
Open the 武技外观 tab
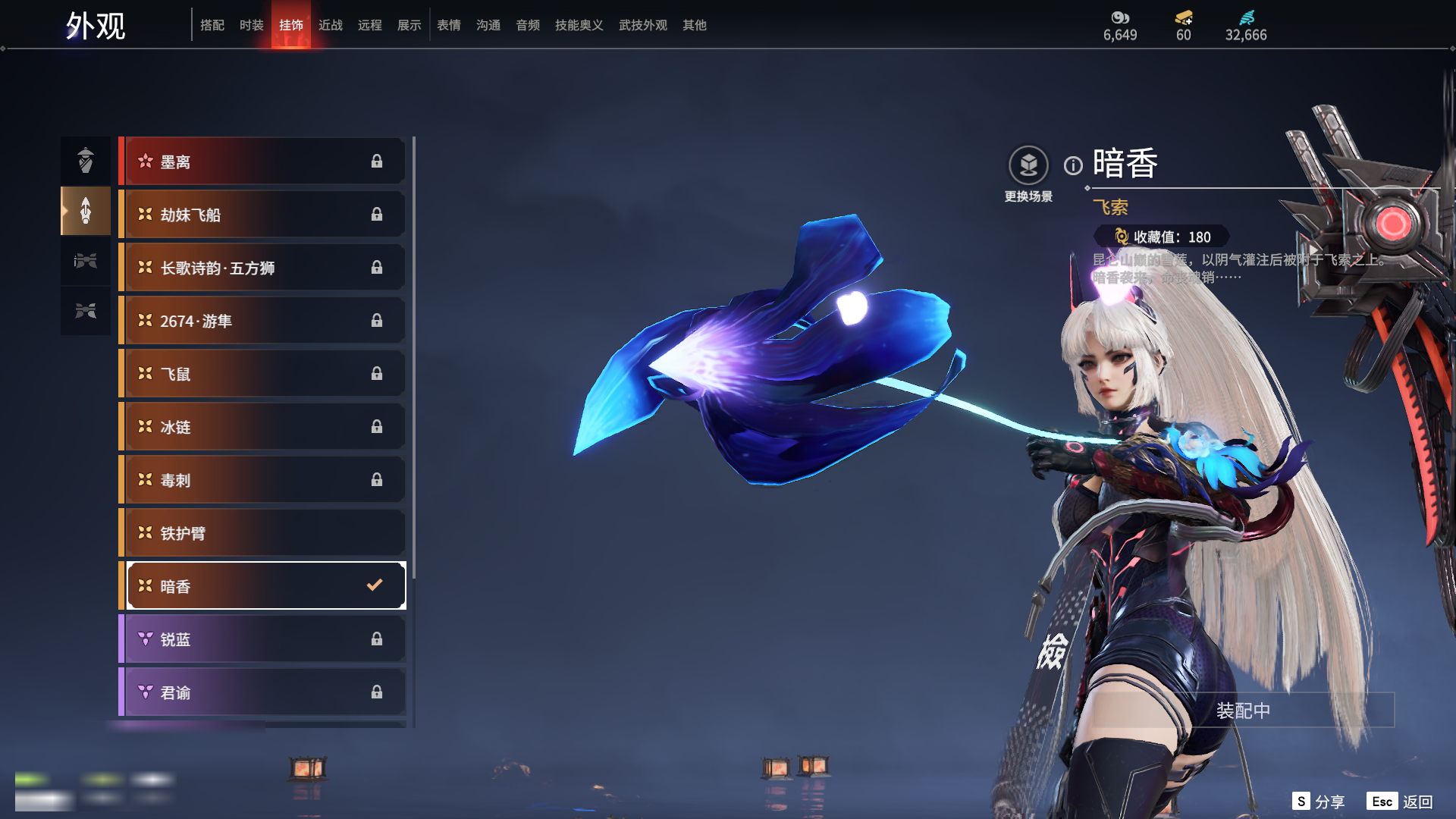pos(642,25)
